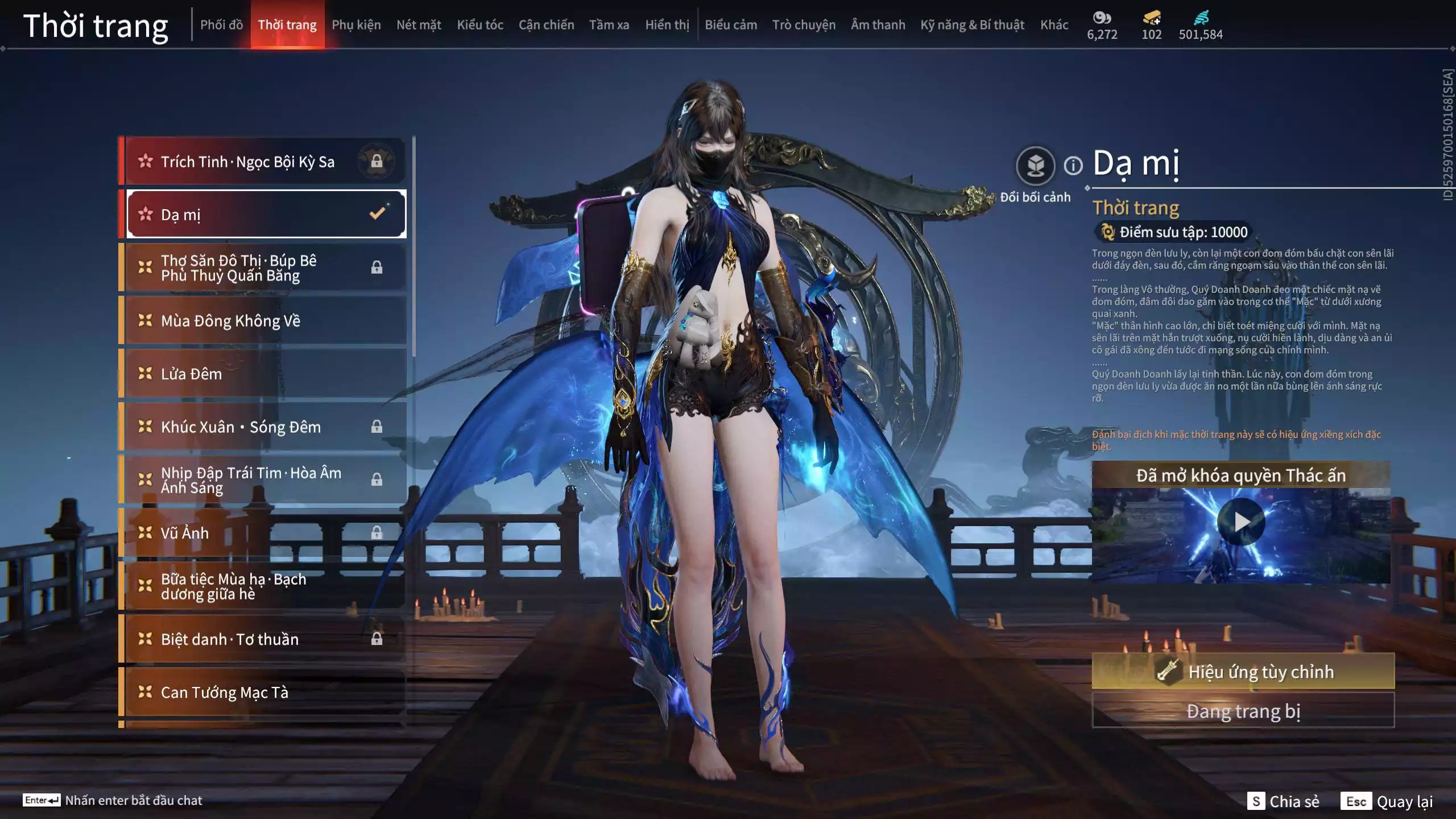Play the Thác ấn preview video
Screen dimensions: 1456x819
1240,522
